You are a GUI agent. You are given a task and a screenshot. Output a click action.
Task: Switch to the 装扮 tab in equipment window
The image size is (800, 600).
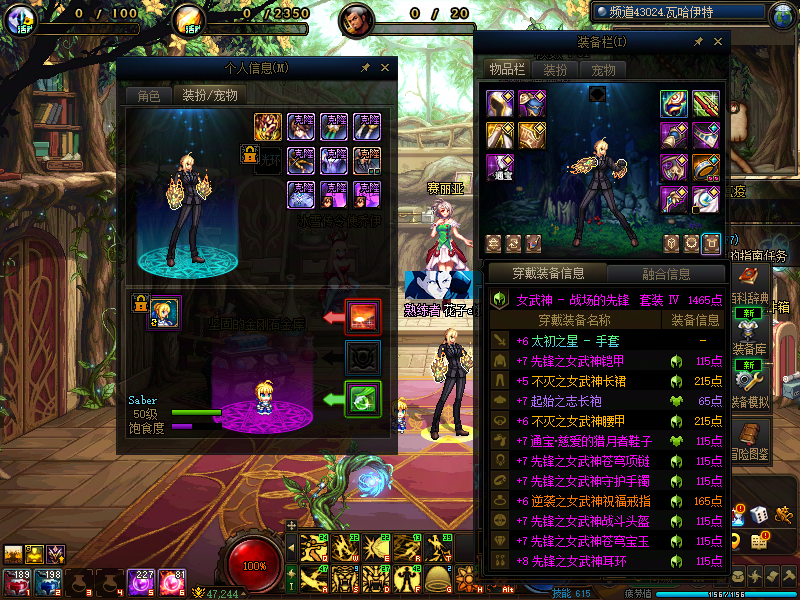[555, 70]
